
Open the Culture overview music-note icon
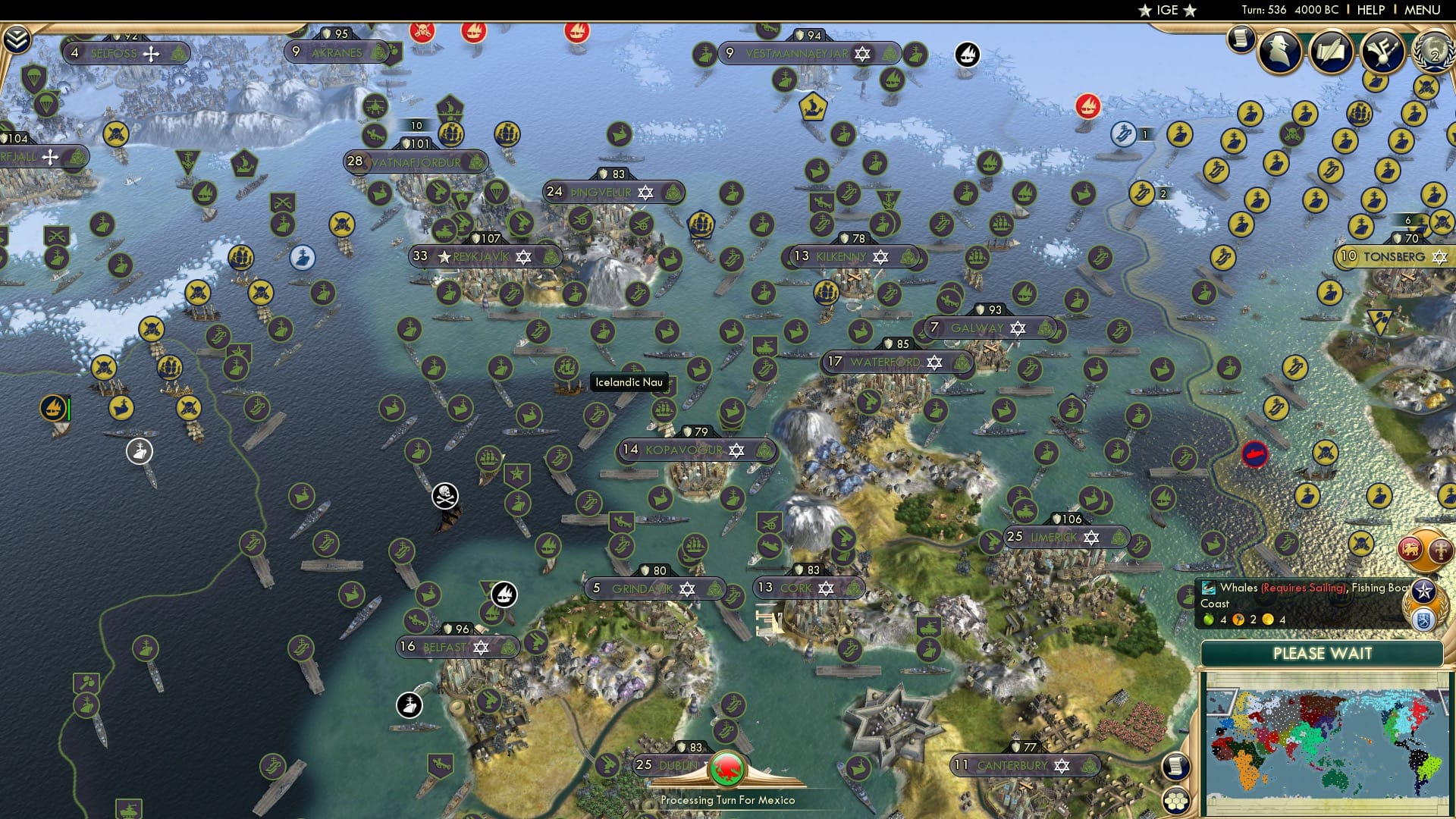click(1382, 52)
